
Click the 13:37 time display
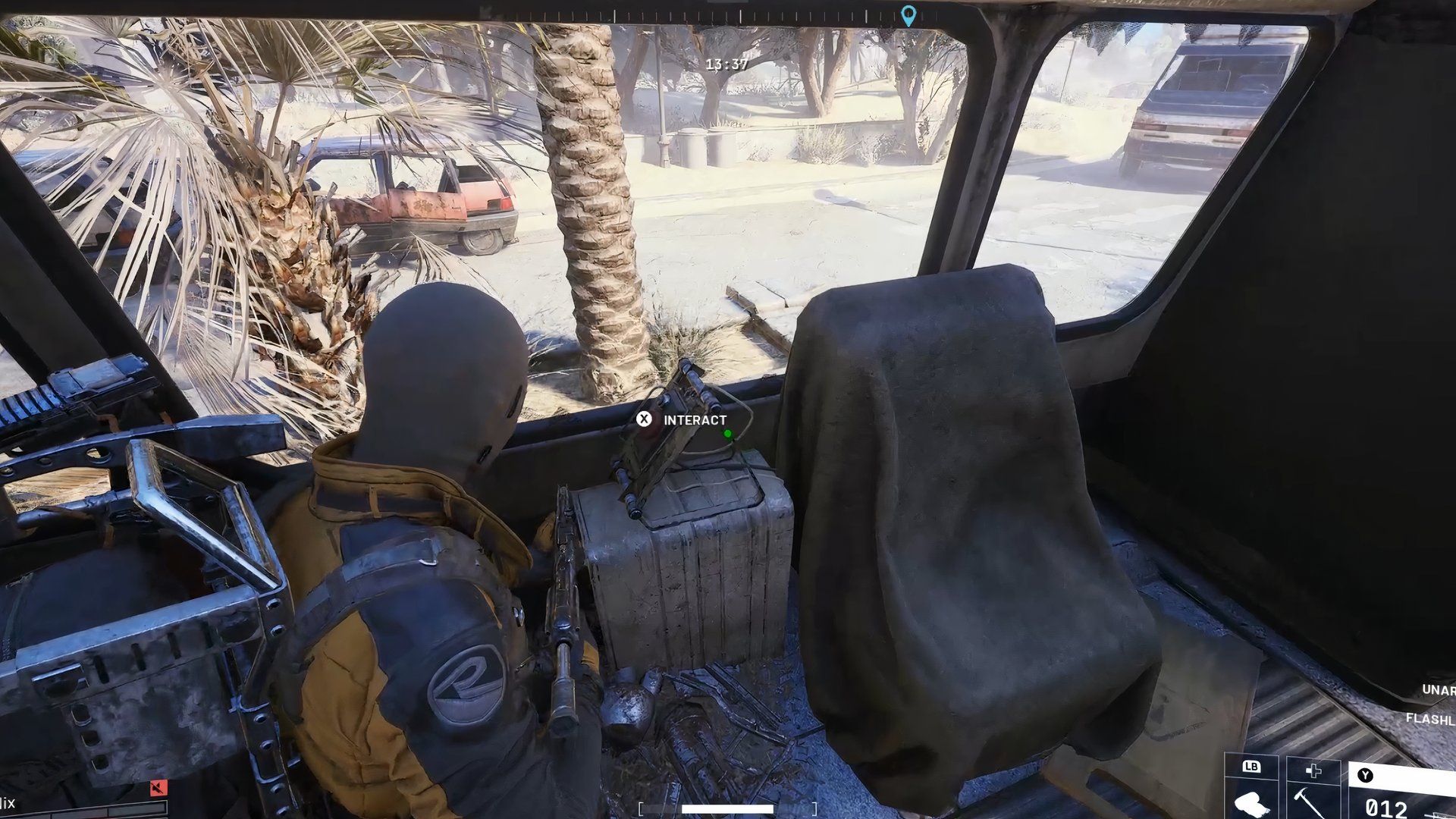click(x=726, y=64)
